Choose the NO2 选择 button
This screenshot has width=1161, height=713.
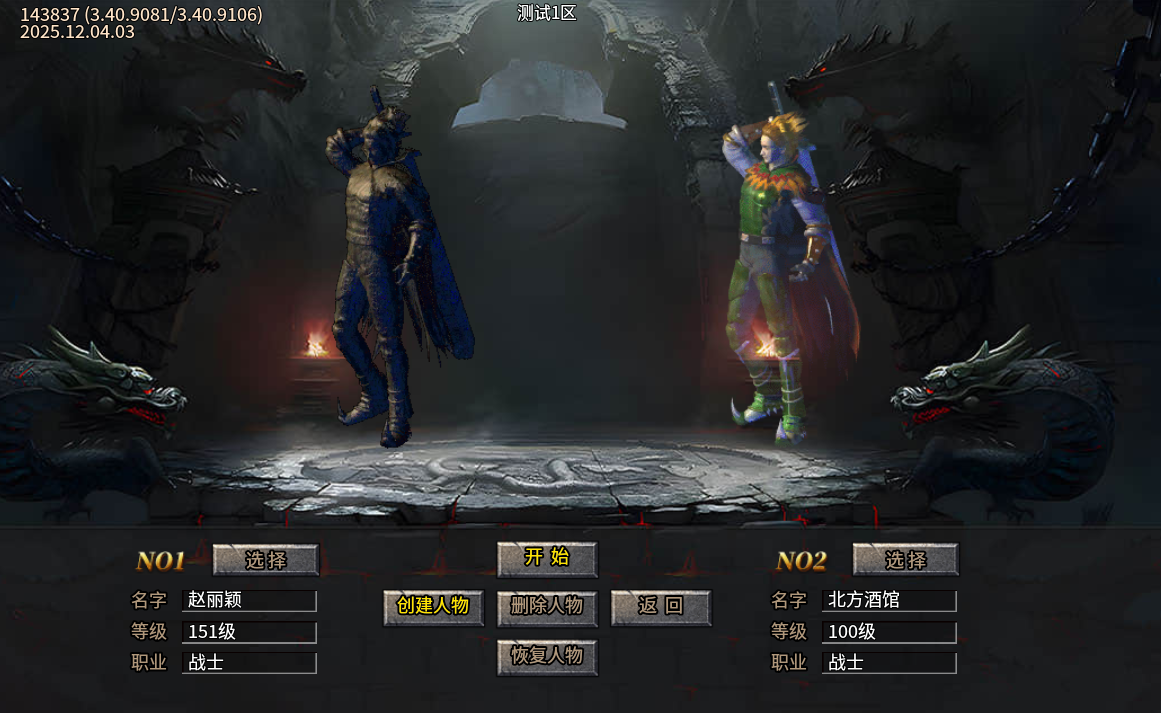[905, 560]
